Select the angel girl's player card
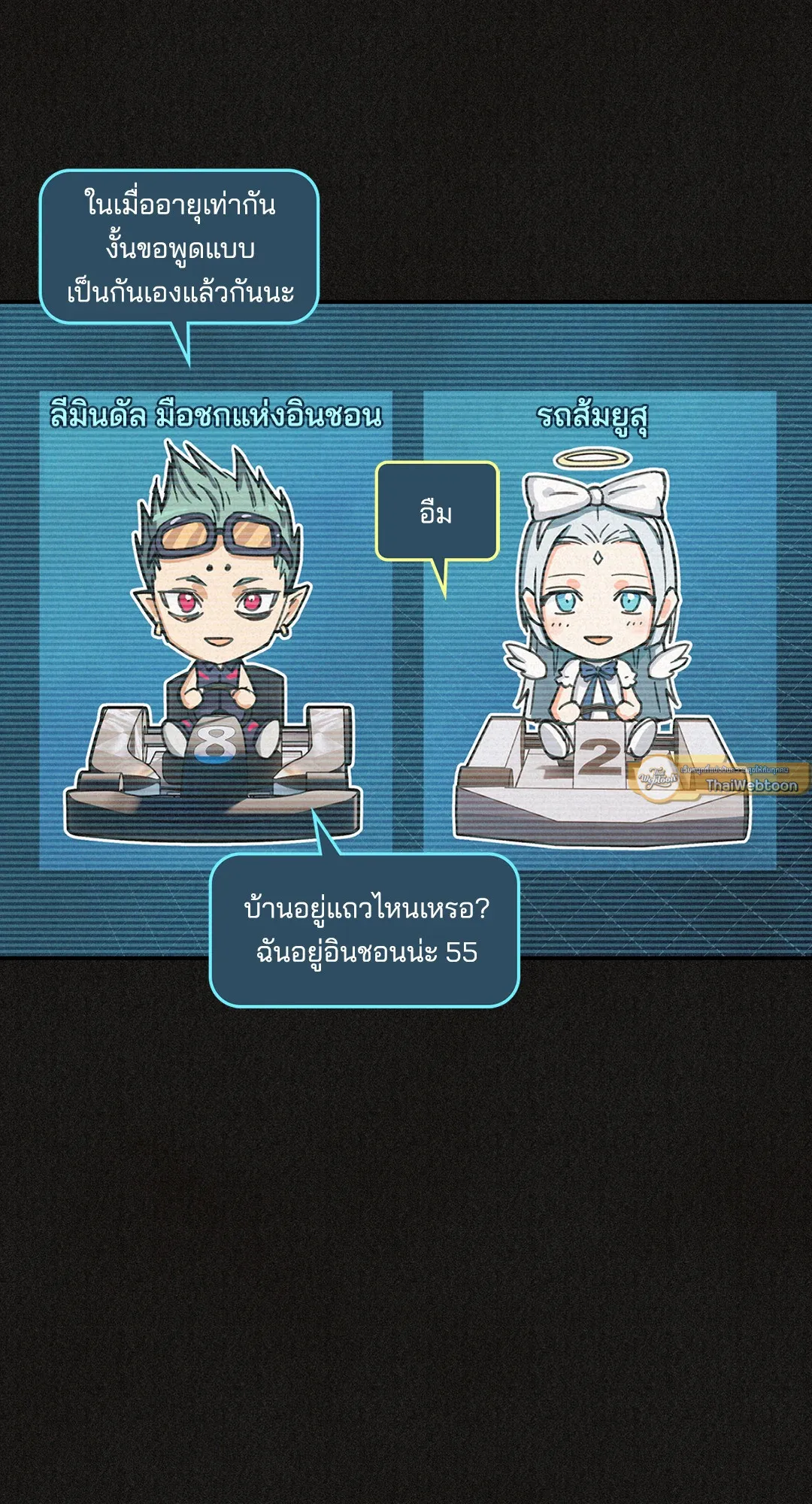 pyautogui.click(x=599, y=632)
